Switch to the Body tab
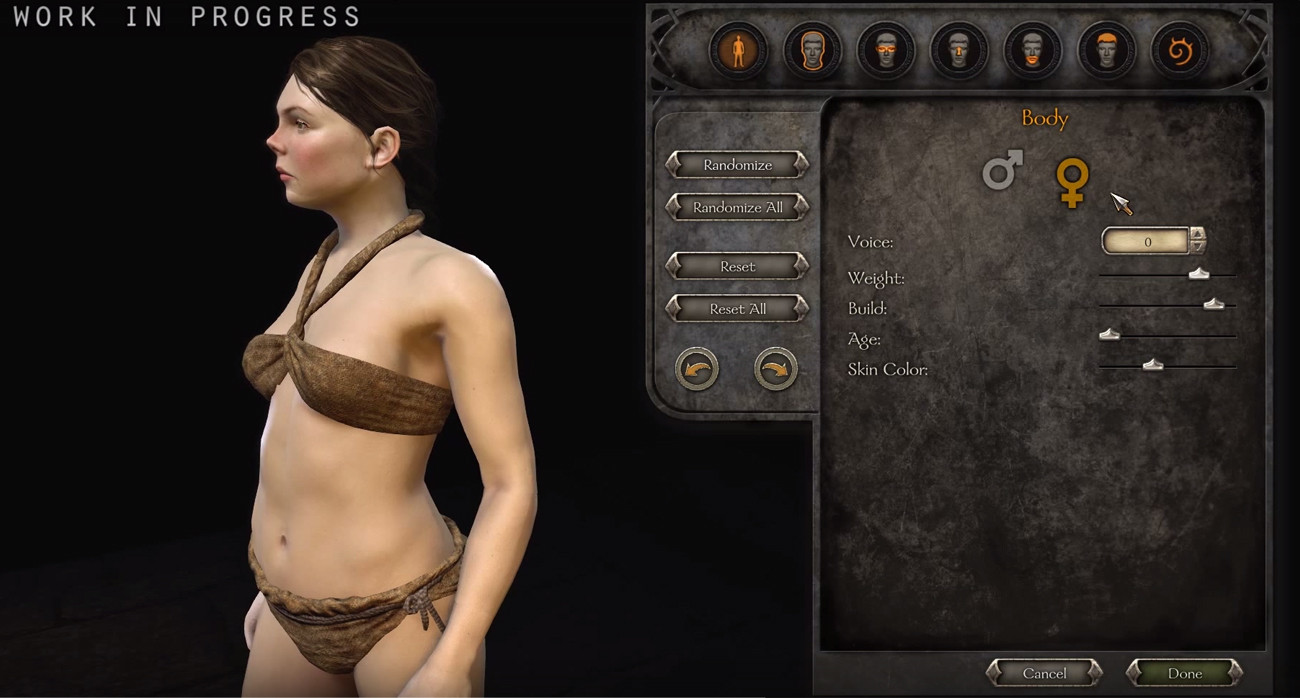Viewport: 1300px width, 698px height. 738,50
